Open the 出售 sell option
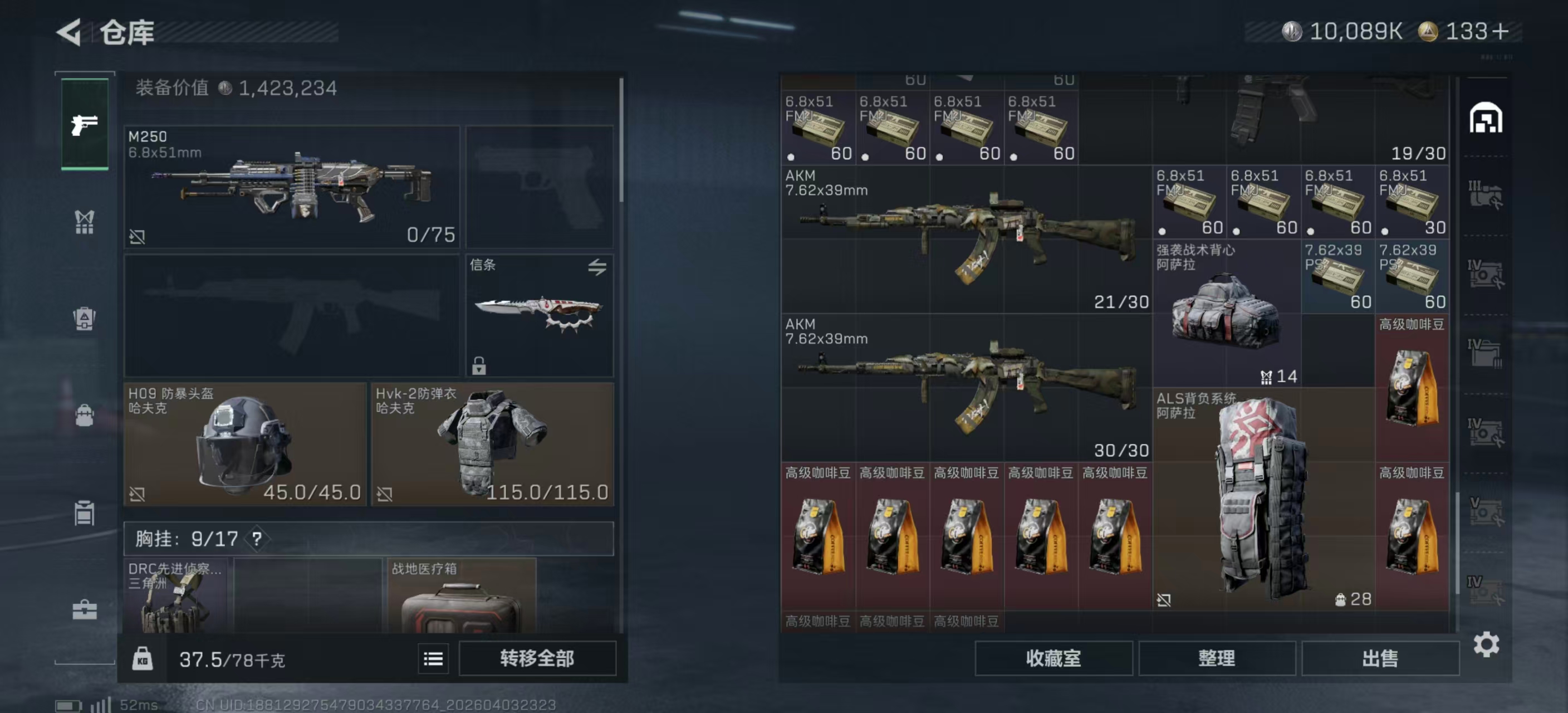This screenshot has height=713, width=1568. point(1380,658)
